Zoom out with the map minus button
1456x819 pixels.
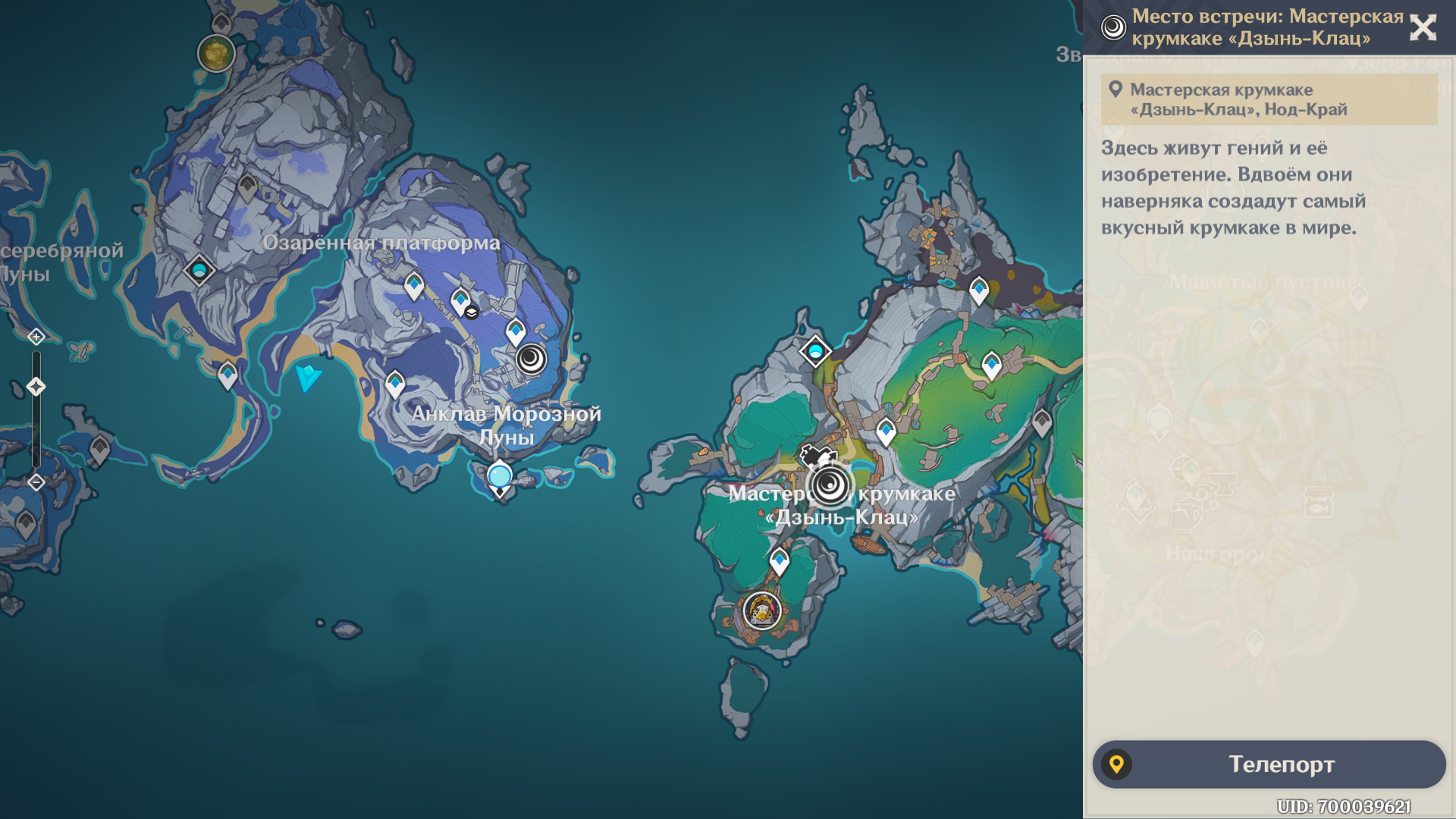[36, 482]
